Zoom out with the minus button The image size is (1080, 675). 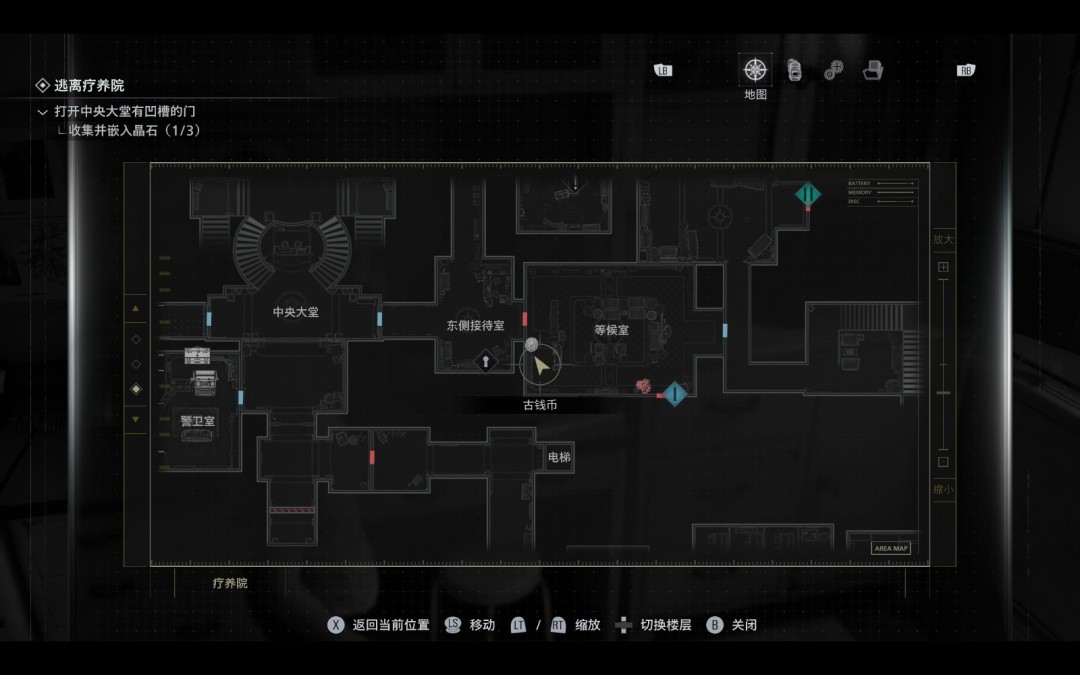click(943, 462)
